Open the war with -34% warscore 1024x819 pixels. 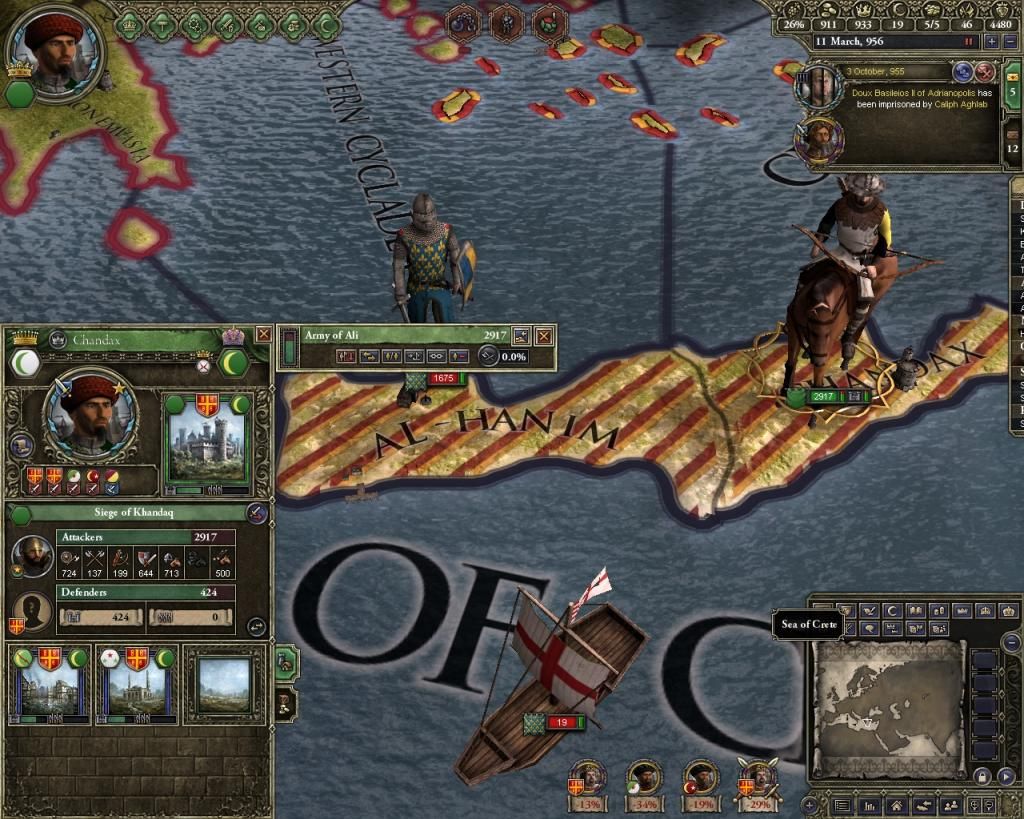pos(647,780)
